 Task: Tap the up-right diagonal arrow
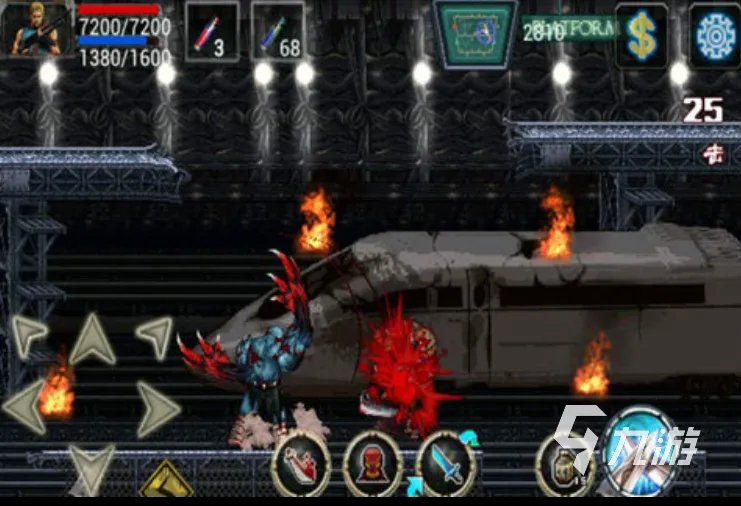pyautogui.click(x=154, y=337)
